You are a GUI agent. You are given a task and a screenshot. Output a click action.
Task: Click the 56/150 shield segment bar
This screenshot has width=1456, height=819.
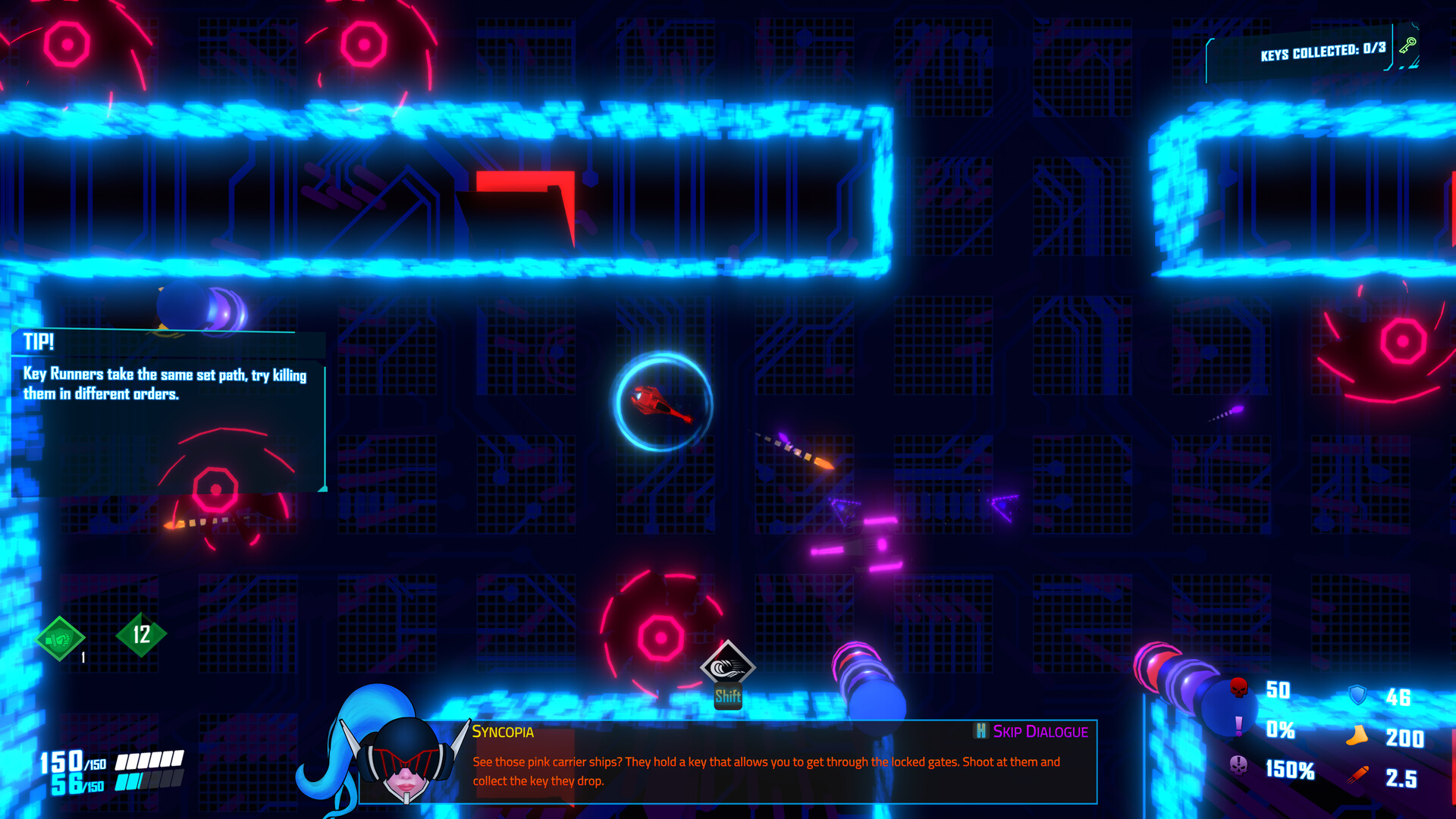tap(114, 781)
